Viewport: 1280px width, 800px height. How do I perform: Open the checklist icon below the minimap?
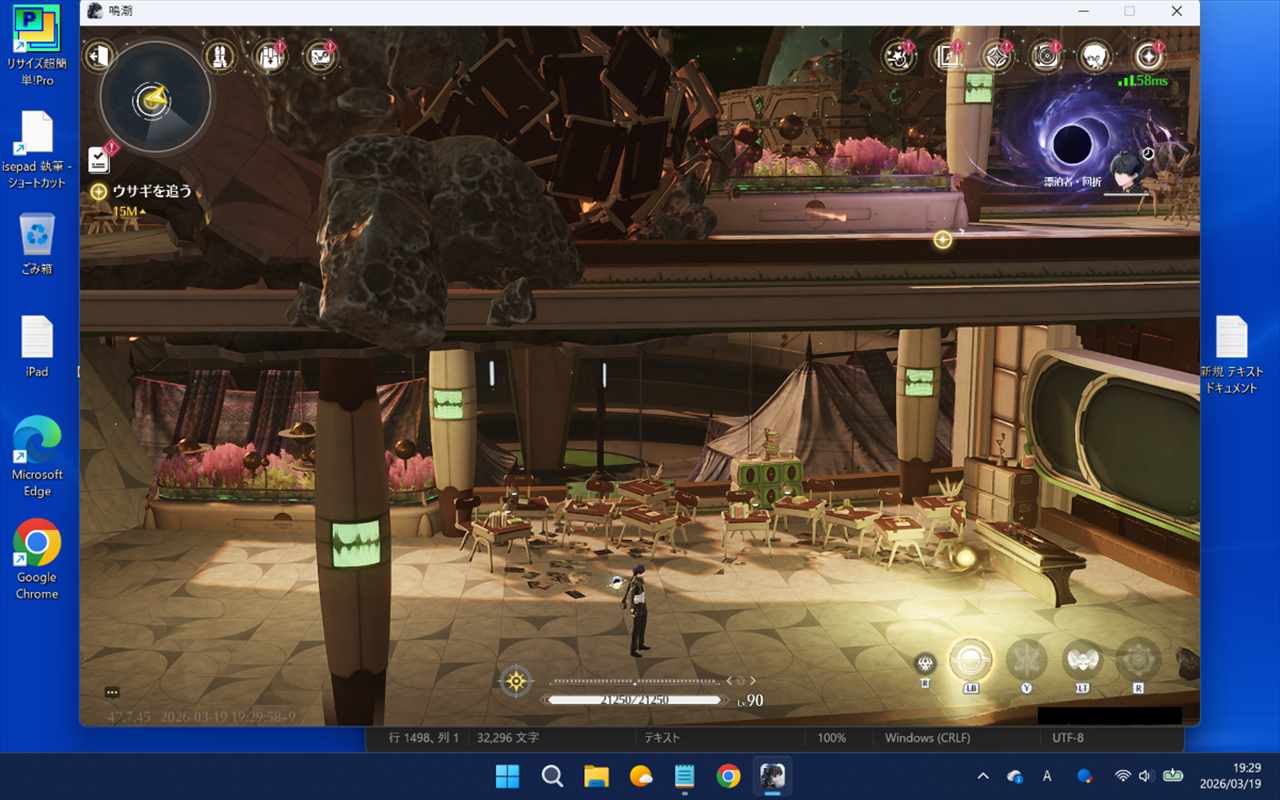99,159
